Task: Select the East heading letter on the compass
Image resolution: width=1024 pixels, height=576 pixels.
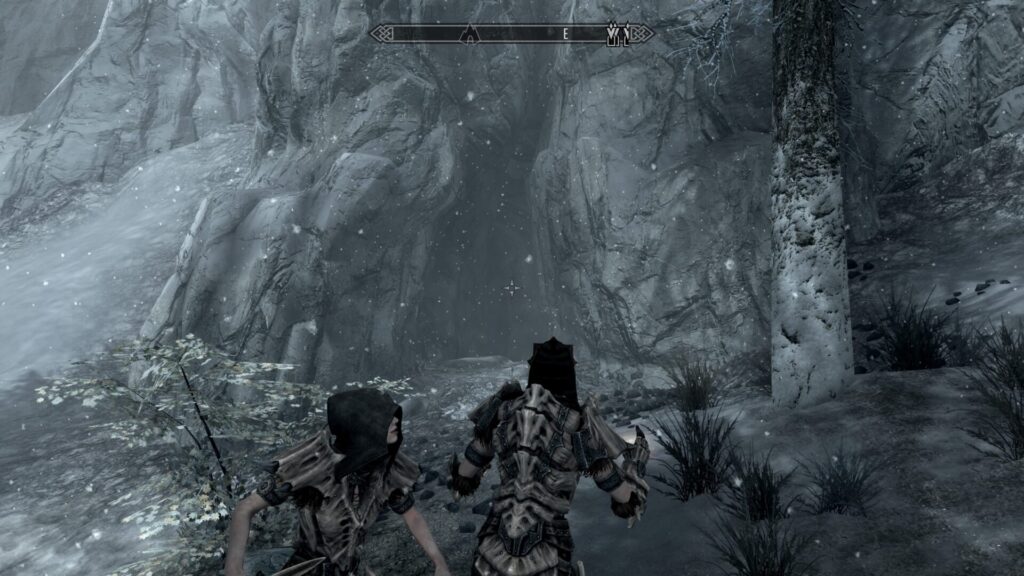Action: [x=565, y=34]
